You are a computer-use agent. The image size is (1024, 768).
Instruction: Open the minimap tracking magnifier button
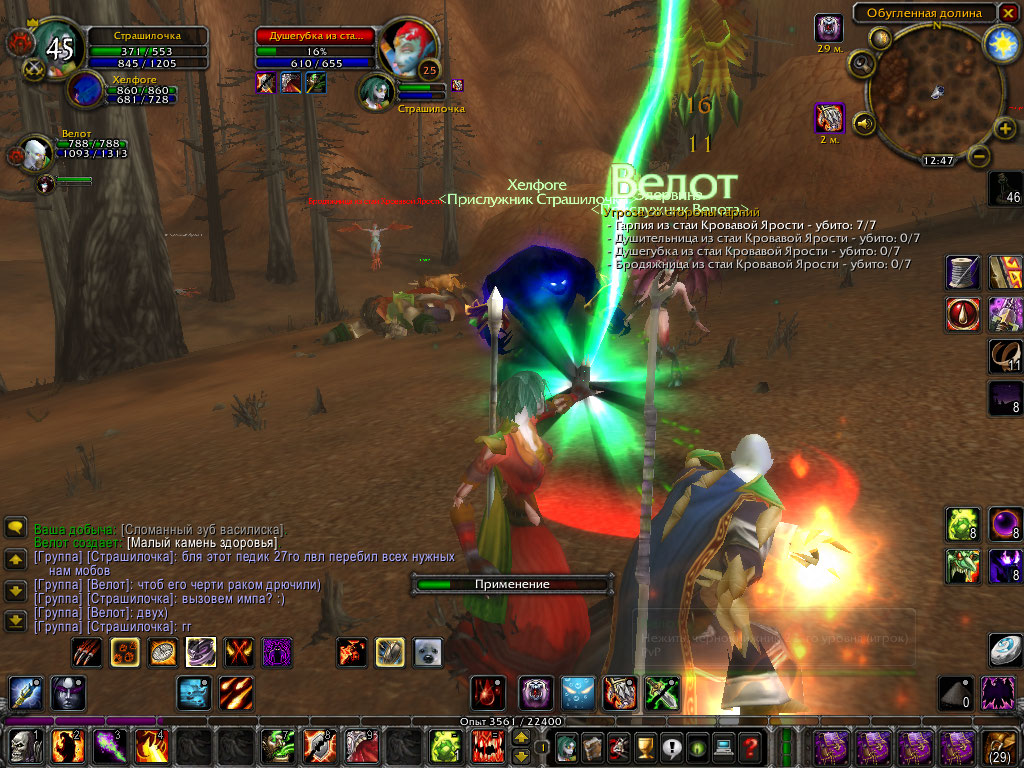pyautogui.click(x=860, y=63)
